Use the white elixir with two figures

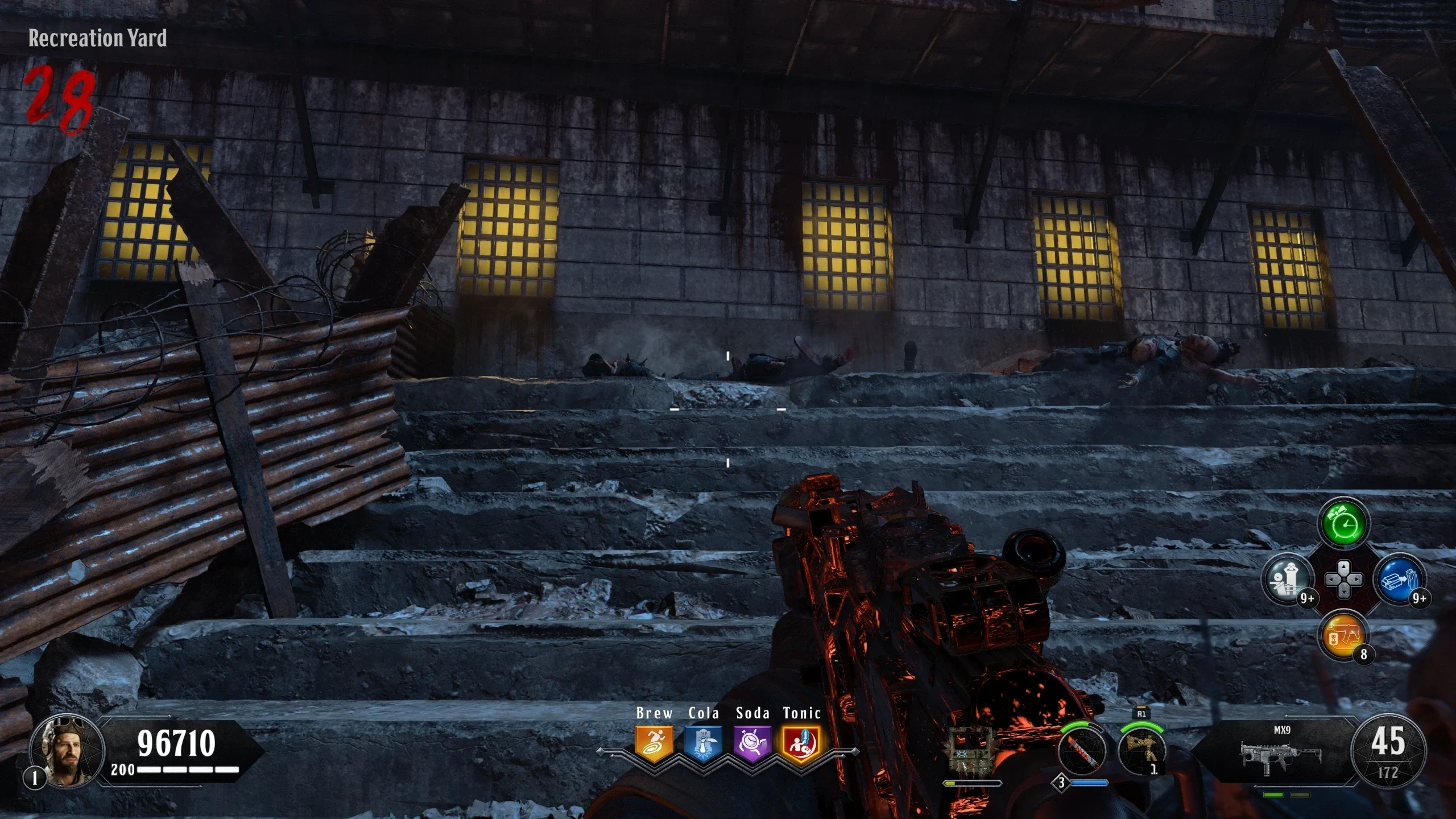pyautogui.click(x=1287, y=580)
